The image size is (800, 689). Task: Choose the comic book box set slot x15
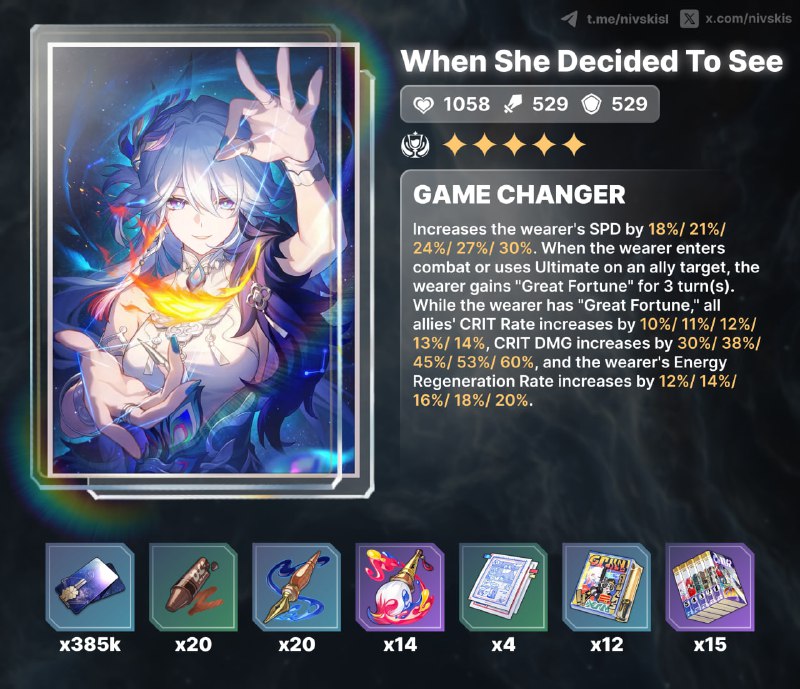click(710, 587)
